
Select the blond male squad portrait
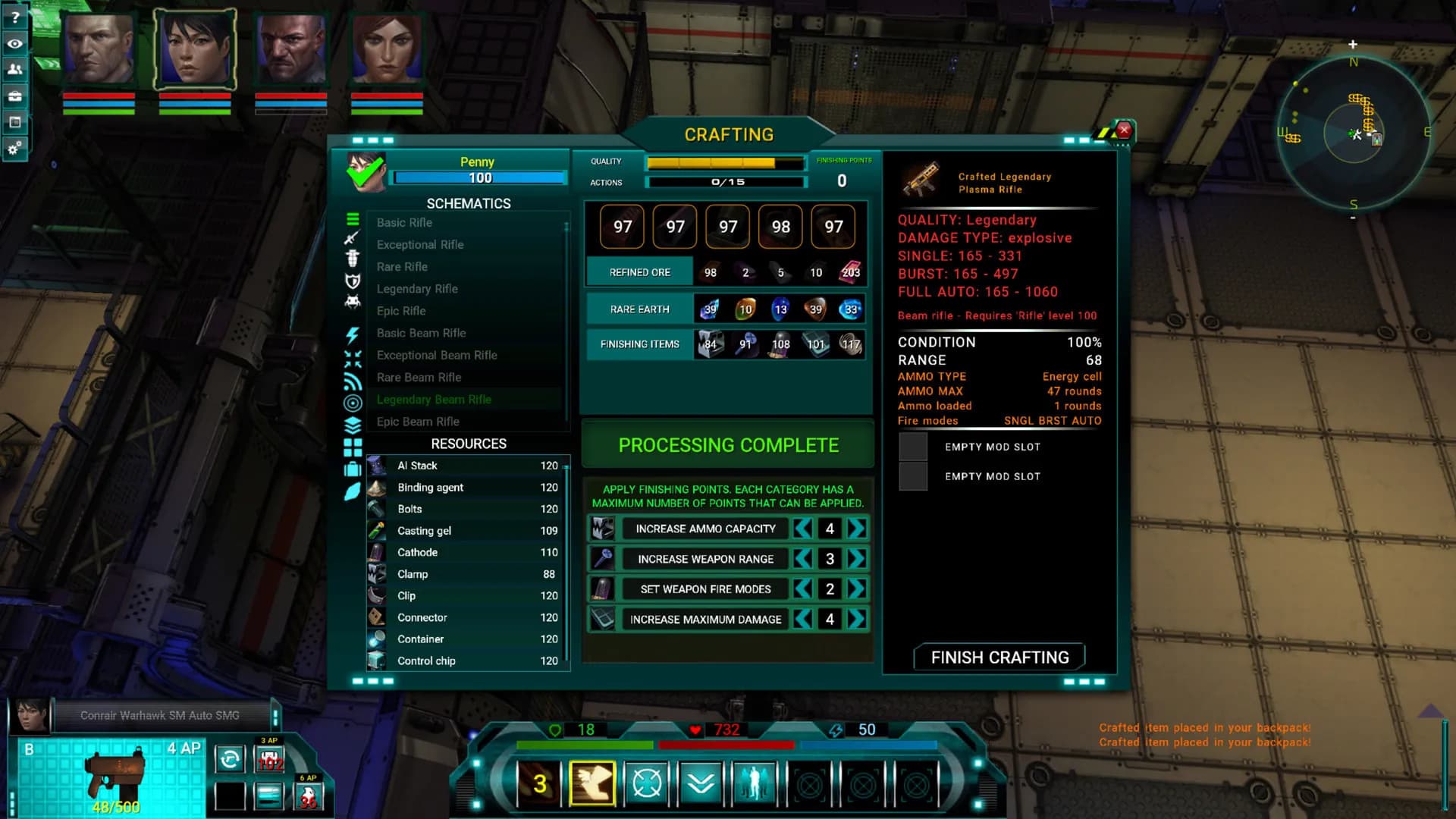(x=99, y=49)
